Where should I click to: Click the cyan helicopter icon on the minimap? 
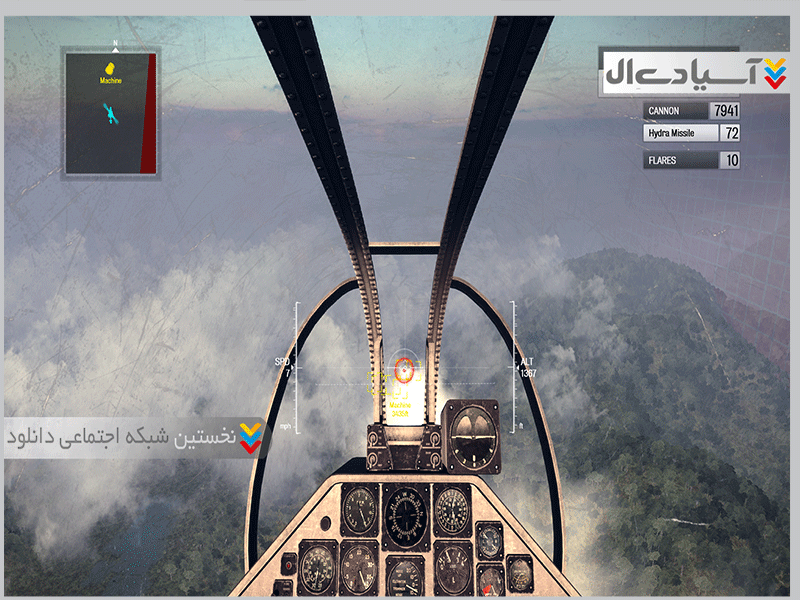tap(110, 114)
